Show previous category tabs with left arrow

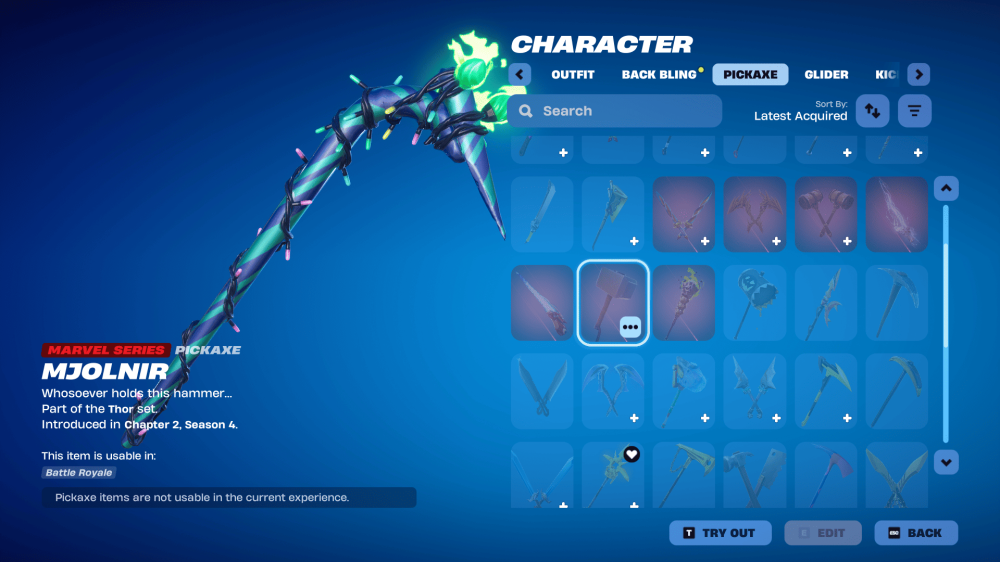pyautogui.click(x=520, y=74)
